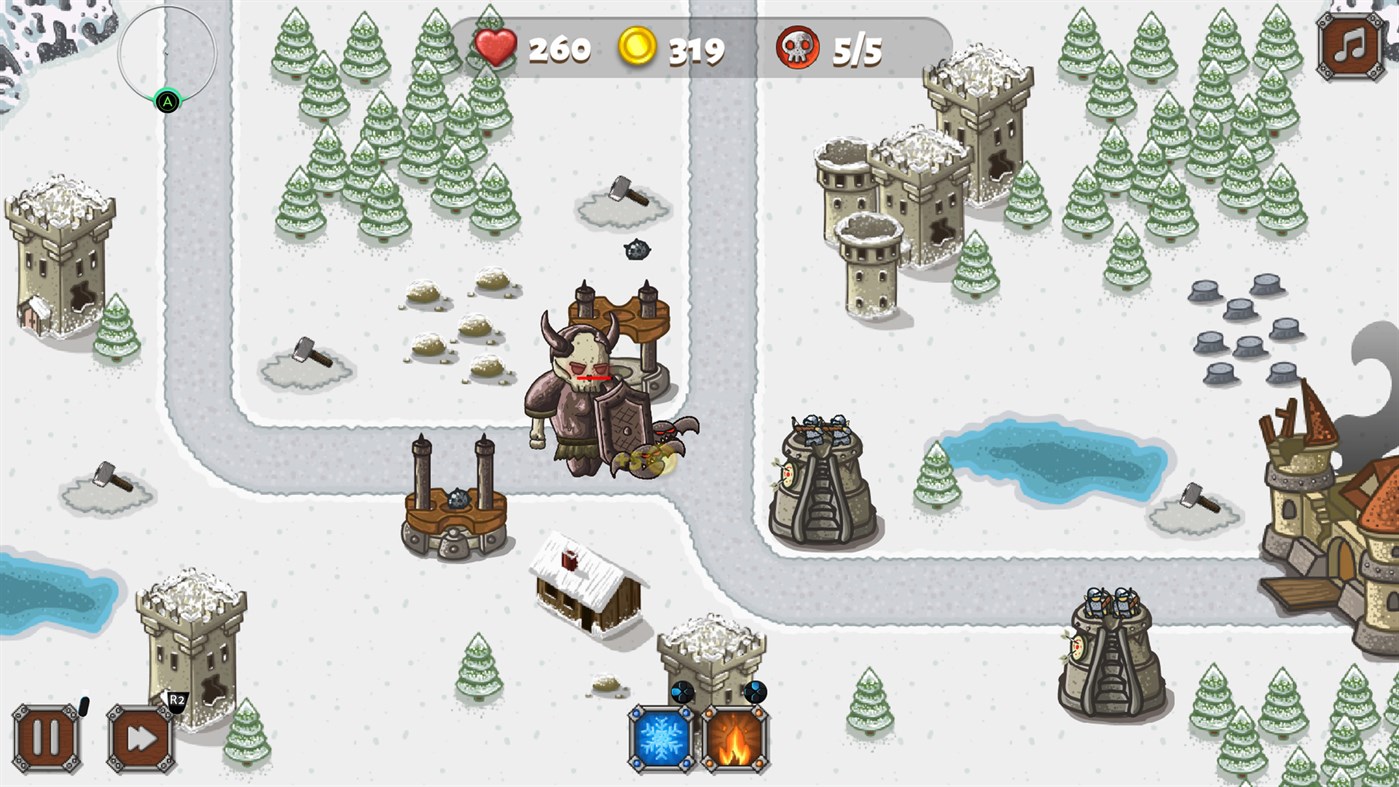
Task: Click the d-pad hint above the fire spell
Action: pos(756,691)
